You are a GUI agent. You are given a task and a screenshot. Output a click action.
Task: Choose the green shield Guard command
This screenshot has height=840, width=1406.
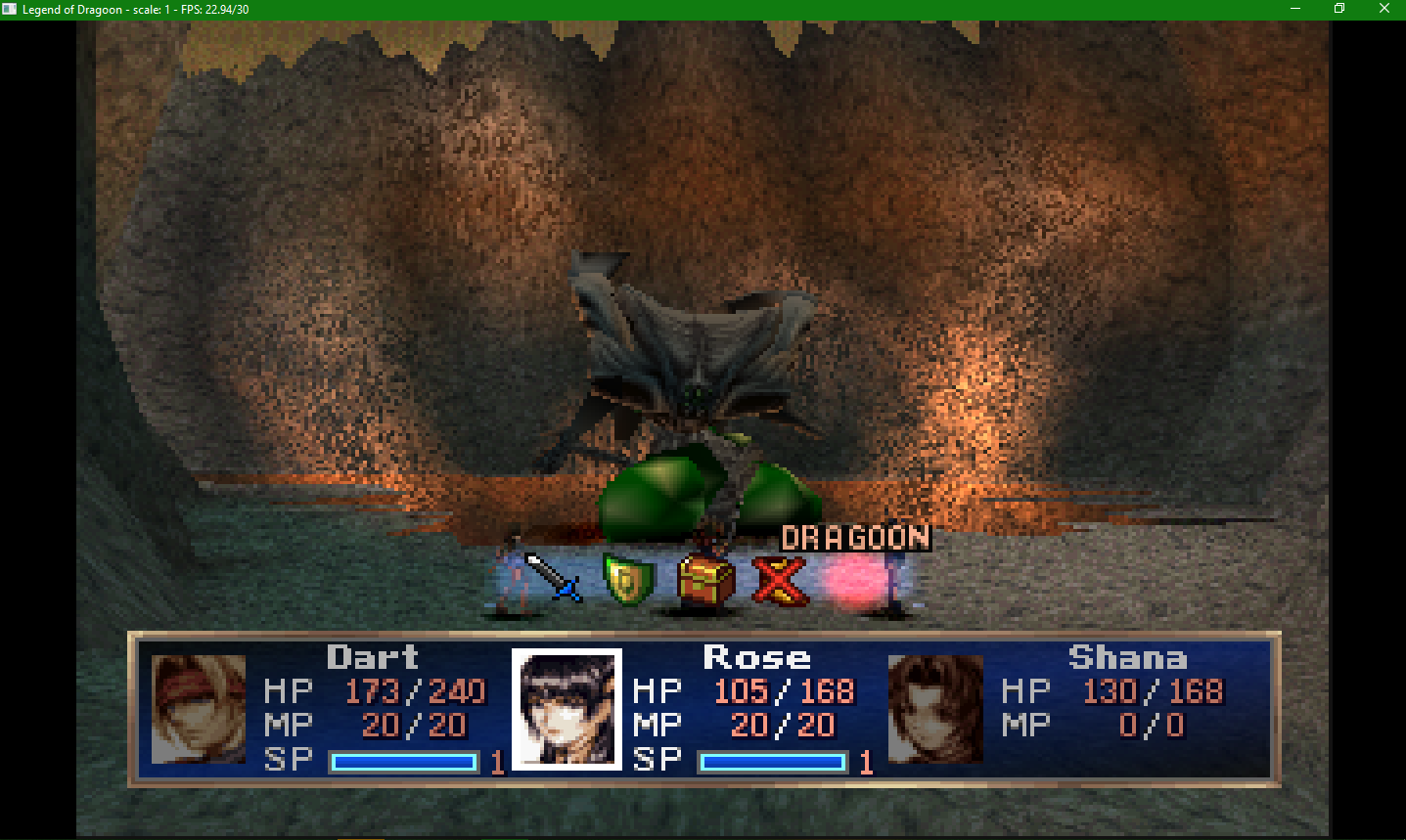pyautogui.click(x=626, y=577)
